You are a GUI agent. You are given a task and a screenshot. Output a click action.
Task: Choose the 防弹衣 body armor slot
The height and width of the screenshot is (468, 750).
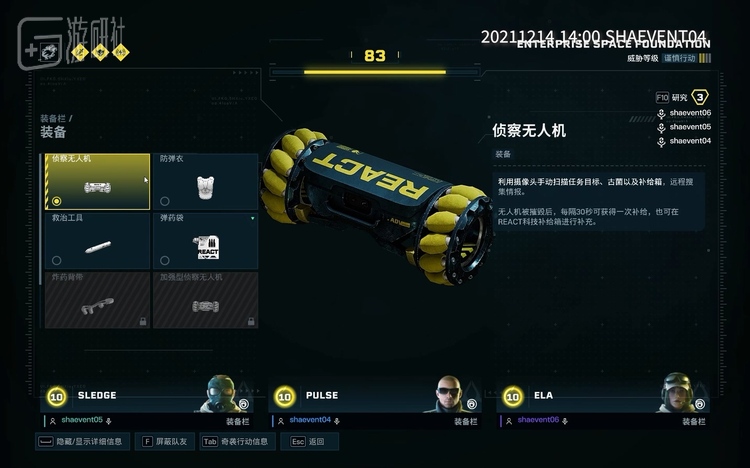click(x=205, y=181)
